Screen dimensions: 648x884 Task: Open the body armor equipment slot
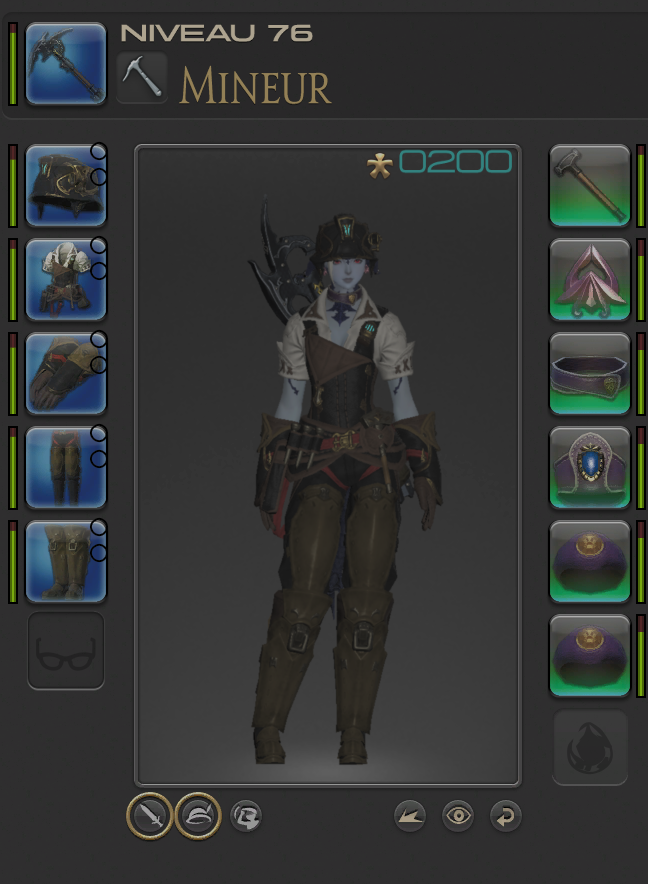click(x=66, y=279)
